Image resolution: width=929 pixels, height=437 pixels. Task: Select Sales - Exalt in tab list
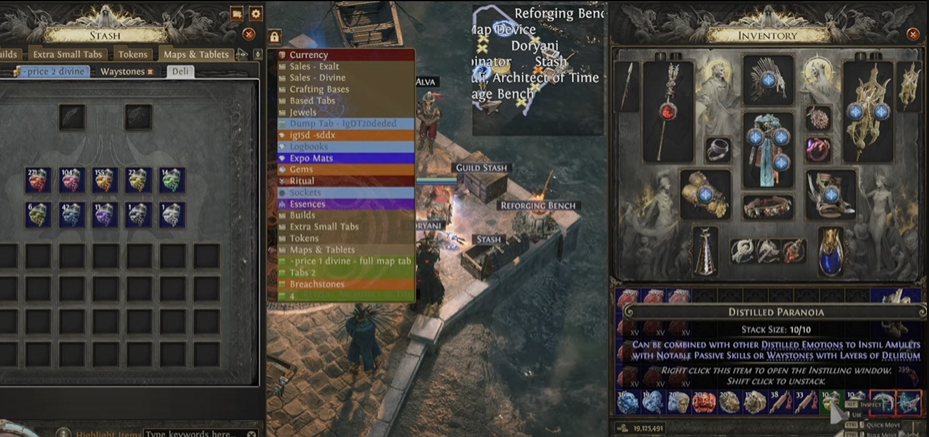(315, 67)
